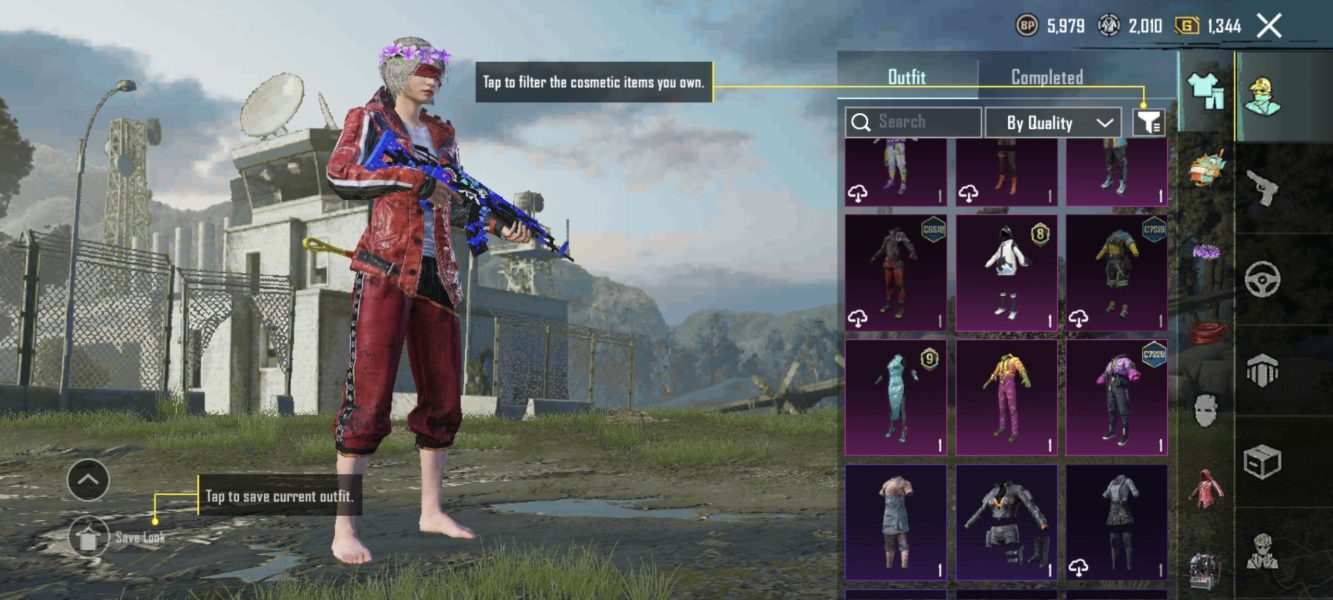
Task: Open the crate box category
Action: click(x=1262, y=462)
